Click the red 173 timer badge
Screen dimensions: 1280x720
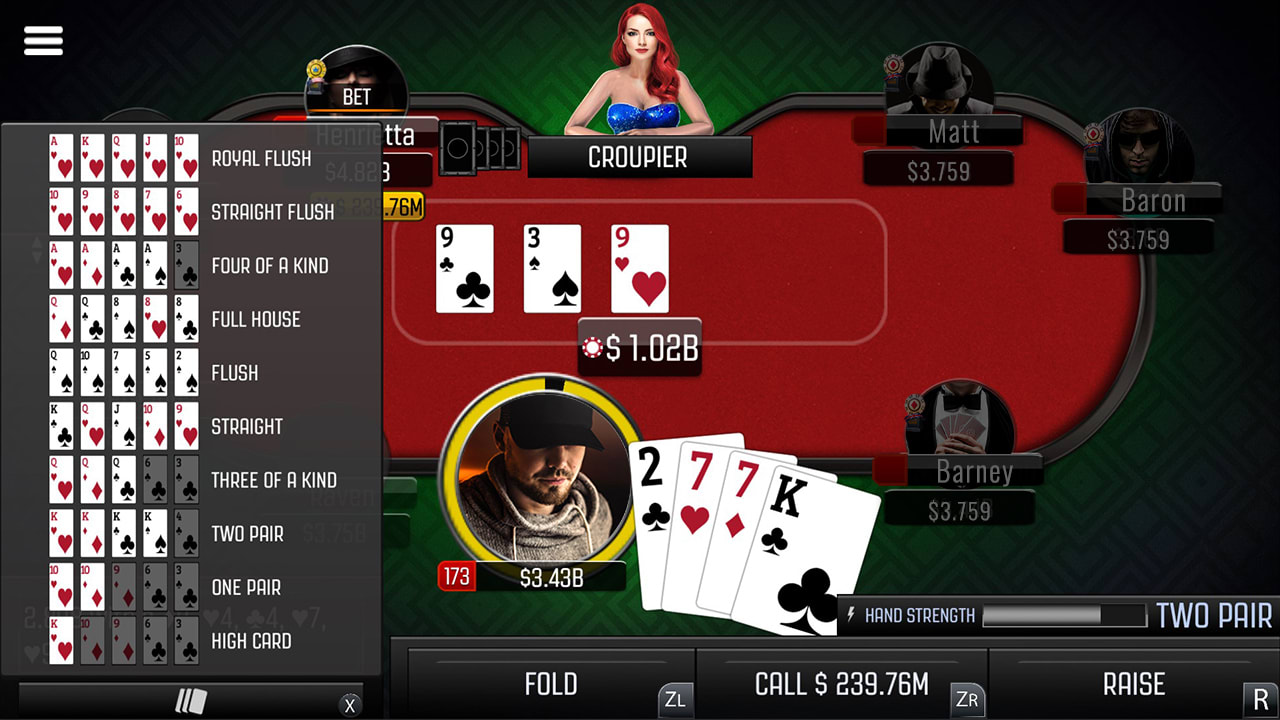[x=457, y=577]
